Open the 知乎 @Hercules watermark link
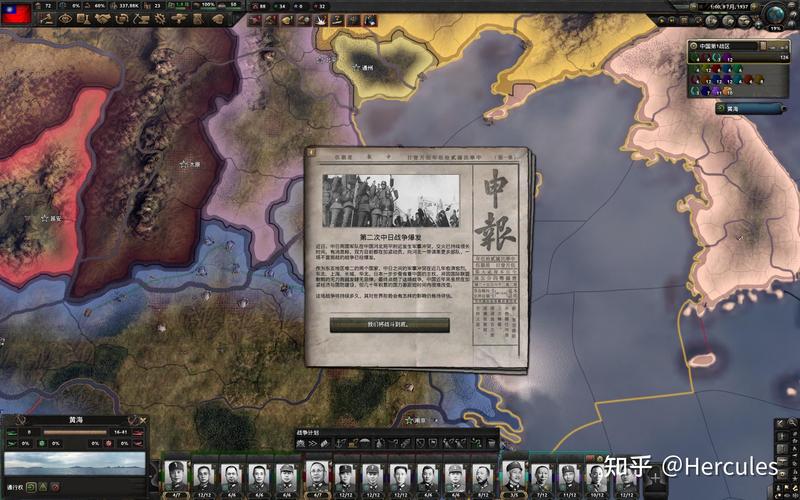This screenshot has height=500, width=800. click(690, 466)
